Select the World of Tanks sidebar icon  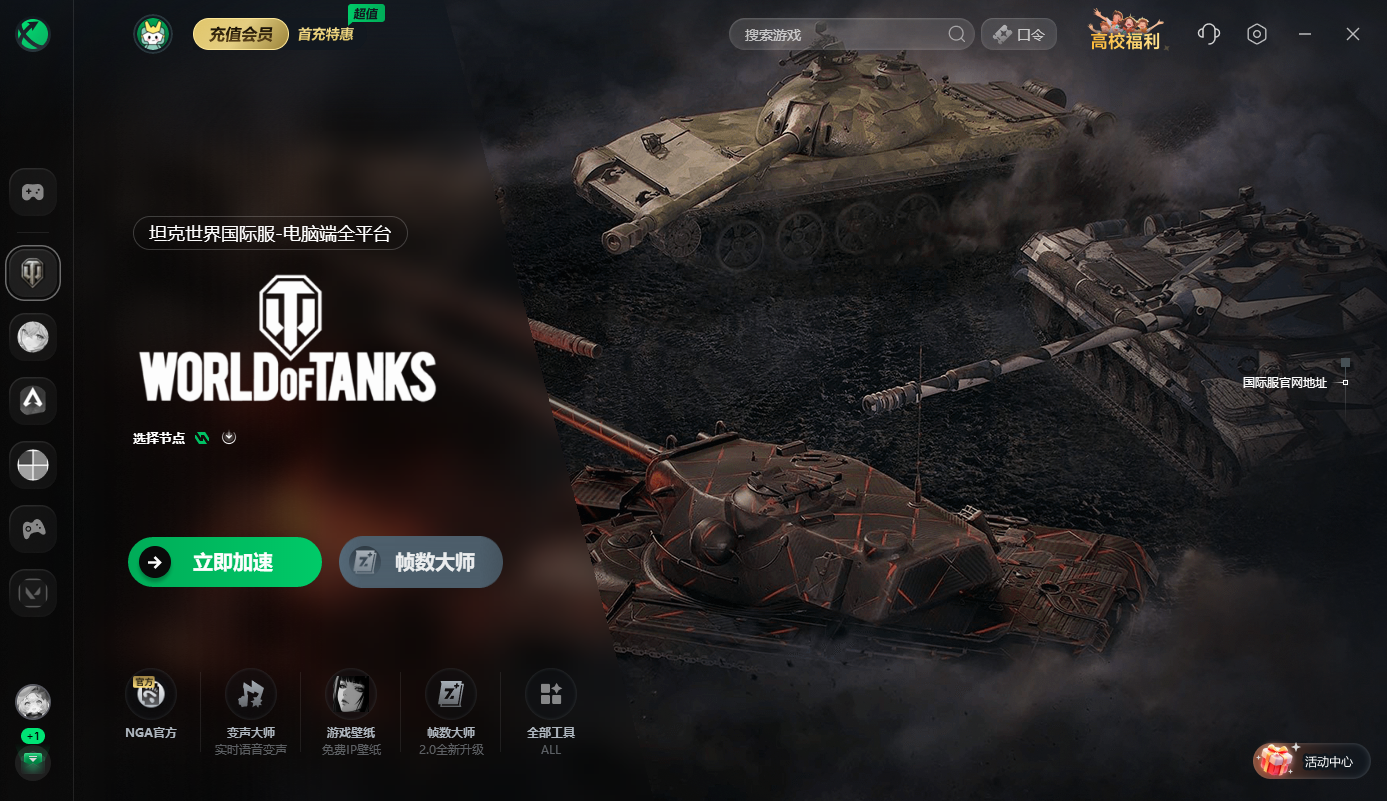[x=33, y=273]
